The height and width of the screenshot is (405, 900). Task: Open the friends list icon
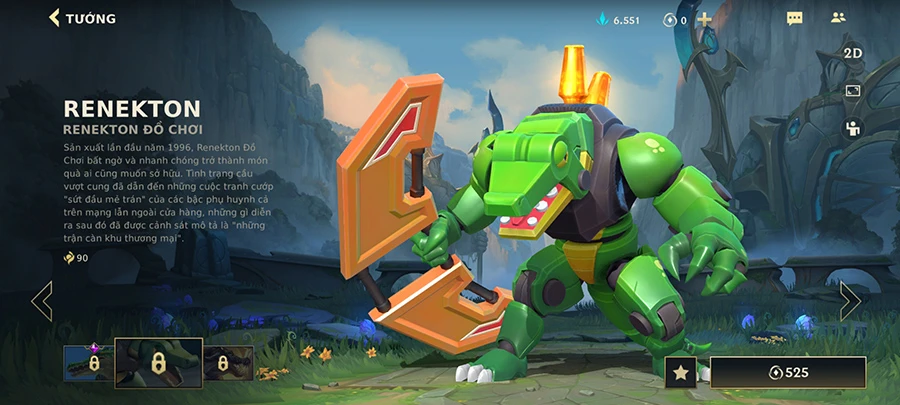[838, 18]
